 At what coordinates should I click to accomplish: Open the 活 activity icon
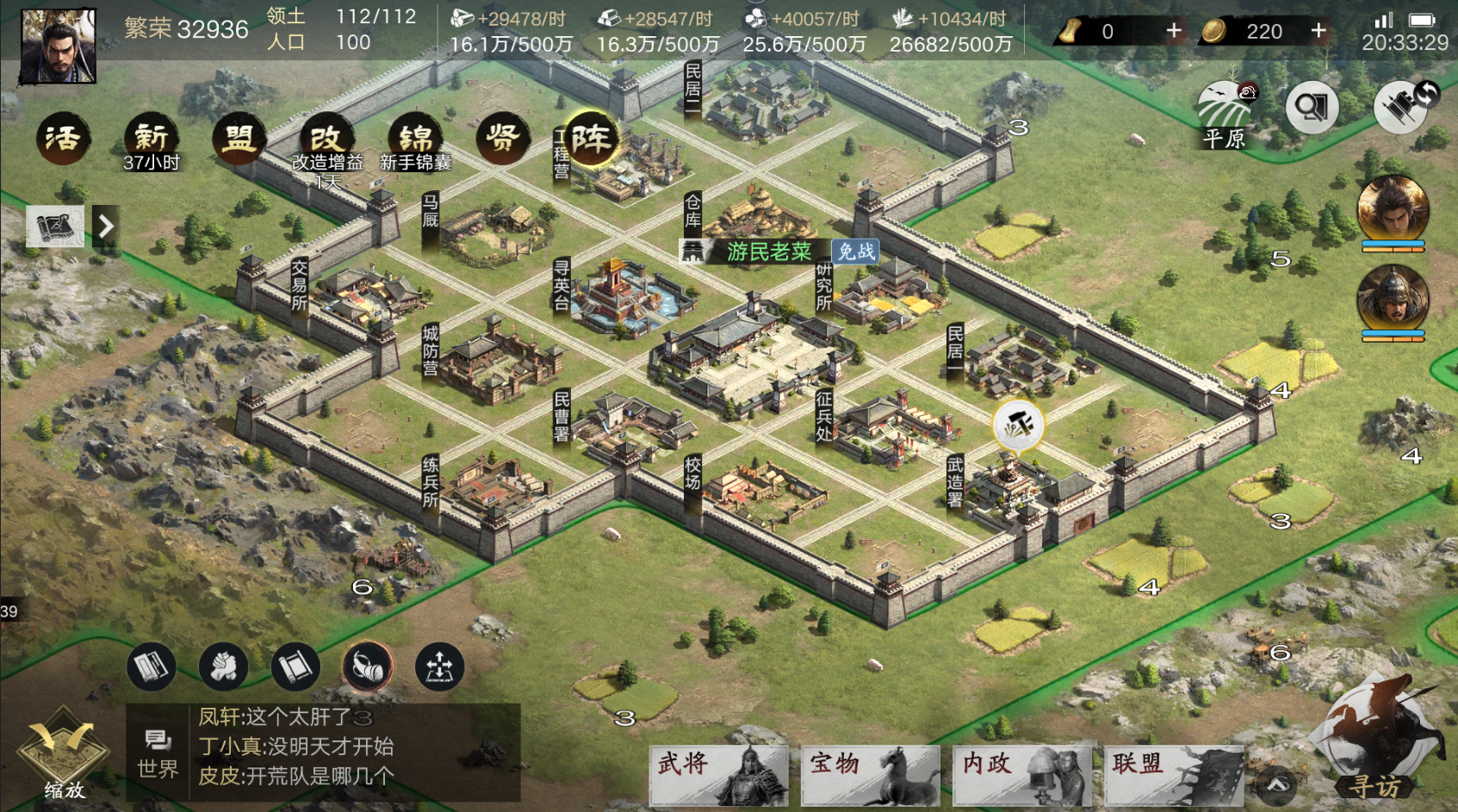point(63,139)
